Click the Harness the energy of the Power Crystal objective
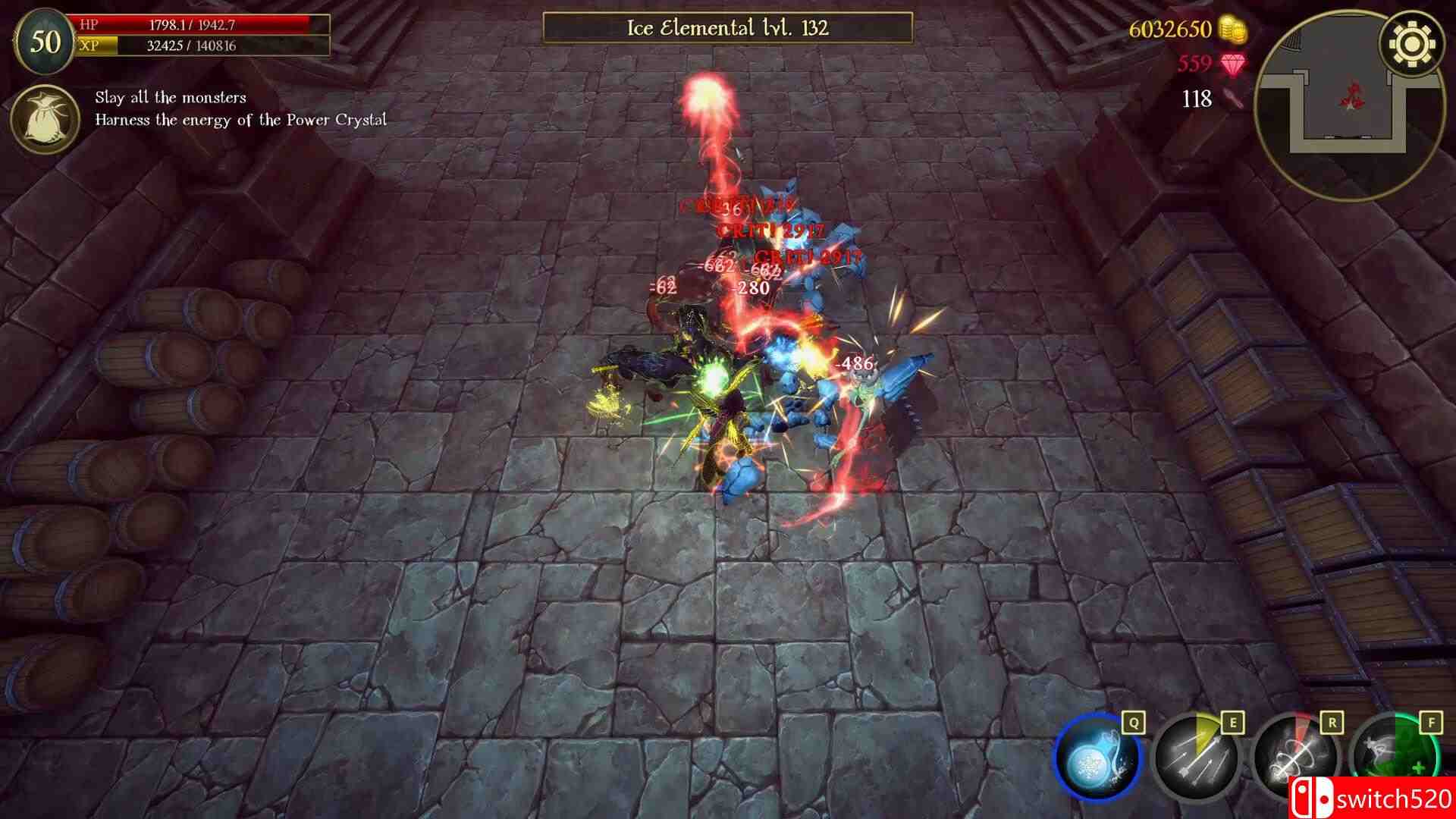 pyautogui.click(x=240, y=119)
